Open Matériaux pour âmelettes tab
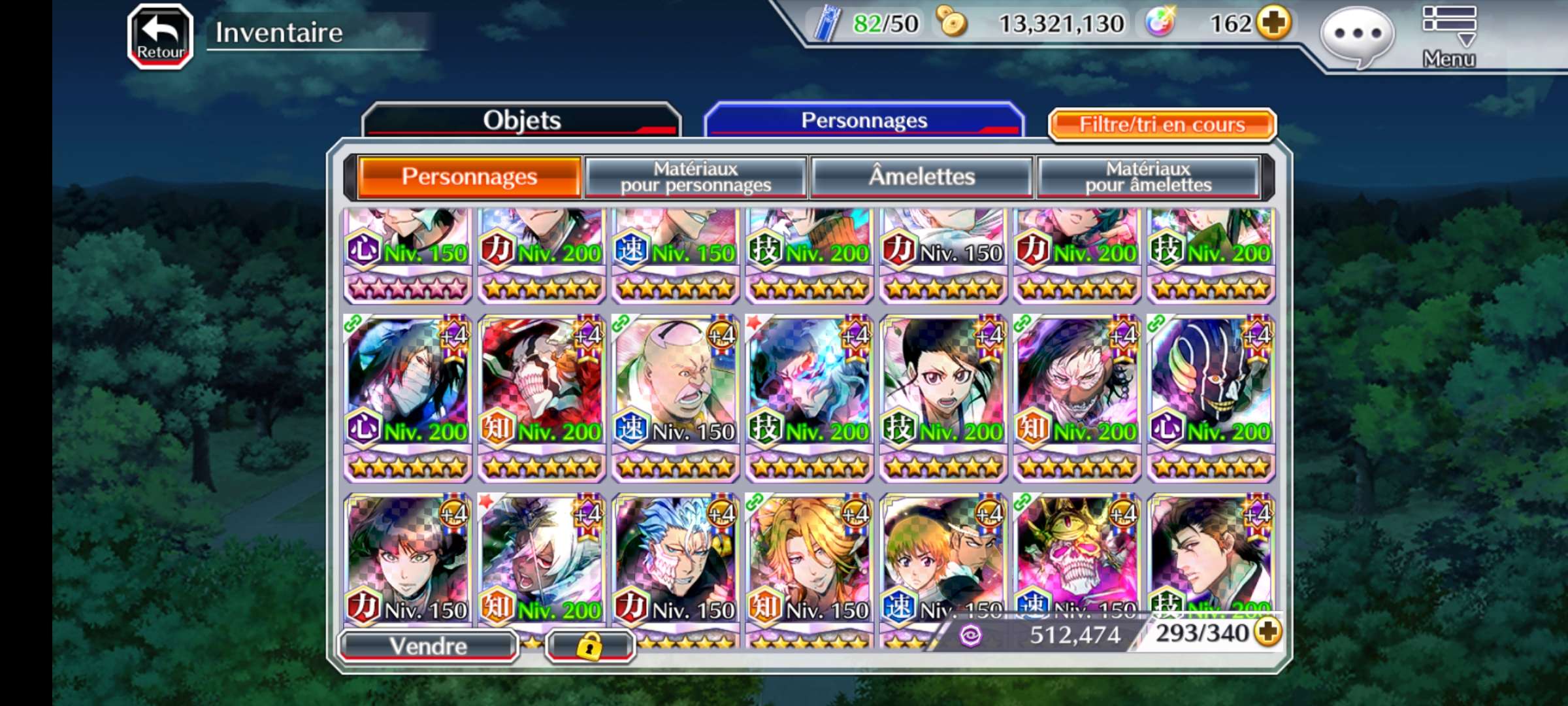1568x706 pixels. pyautogui.click(x=1148, y=176)
